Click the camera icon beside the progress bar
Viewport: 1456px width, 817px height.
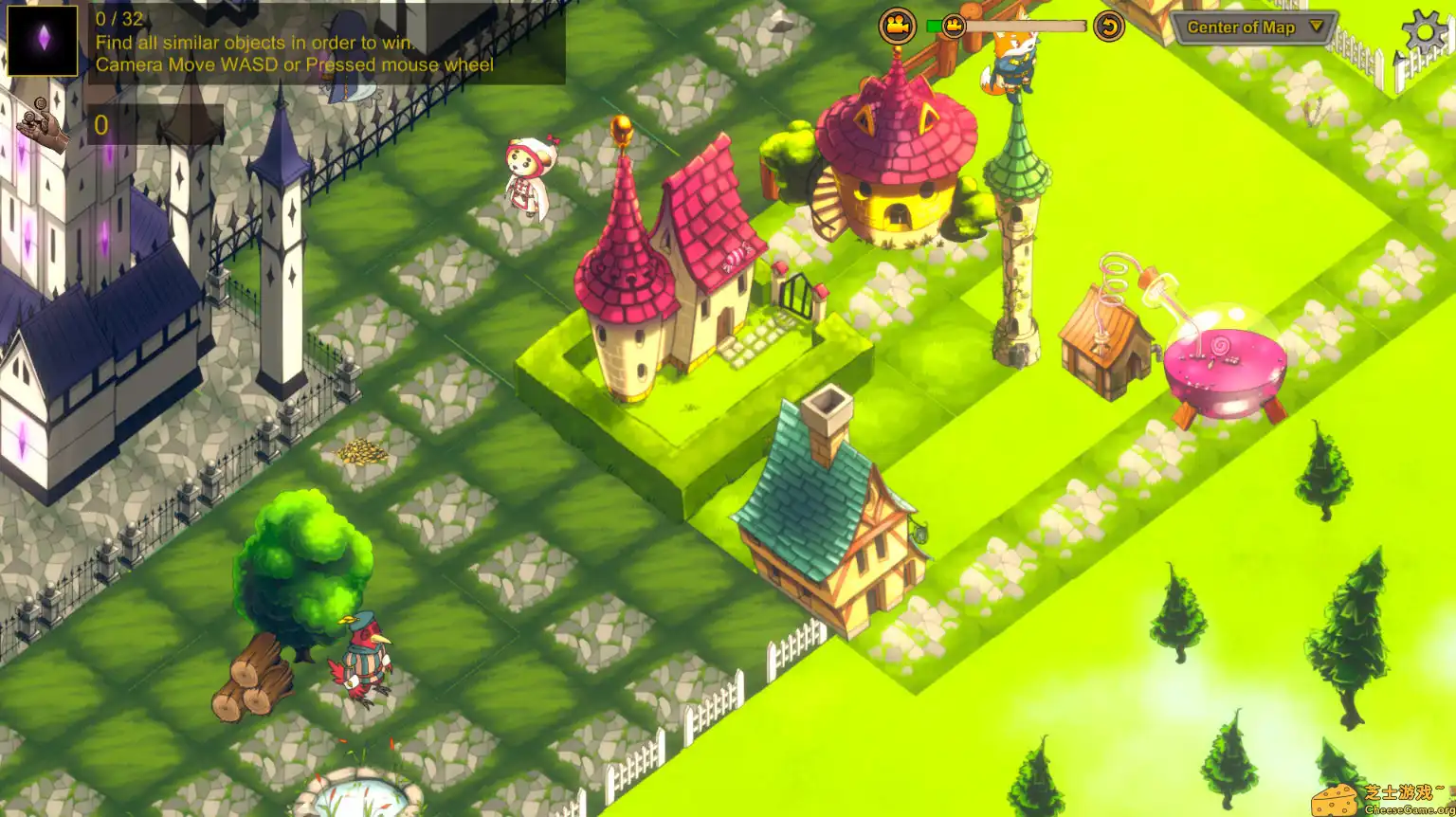coord(896,26)
